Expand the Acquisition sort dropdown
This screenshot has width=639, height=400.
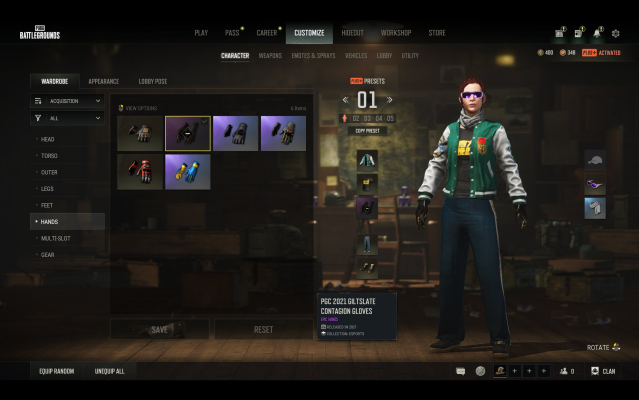pyautogui.click(x=67, y=101)
